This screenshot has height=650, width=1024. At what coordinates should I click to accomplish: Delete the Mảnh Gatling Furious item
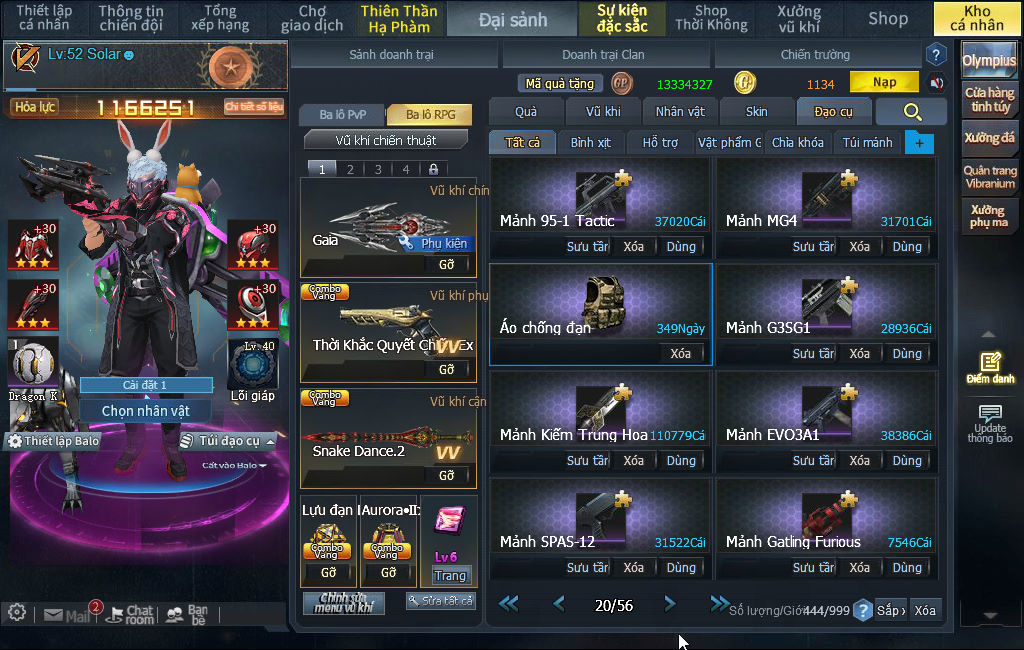click(x=859, y=568)
